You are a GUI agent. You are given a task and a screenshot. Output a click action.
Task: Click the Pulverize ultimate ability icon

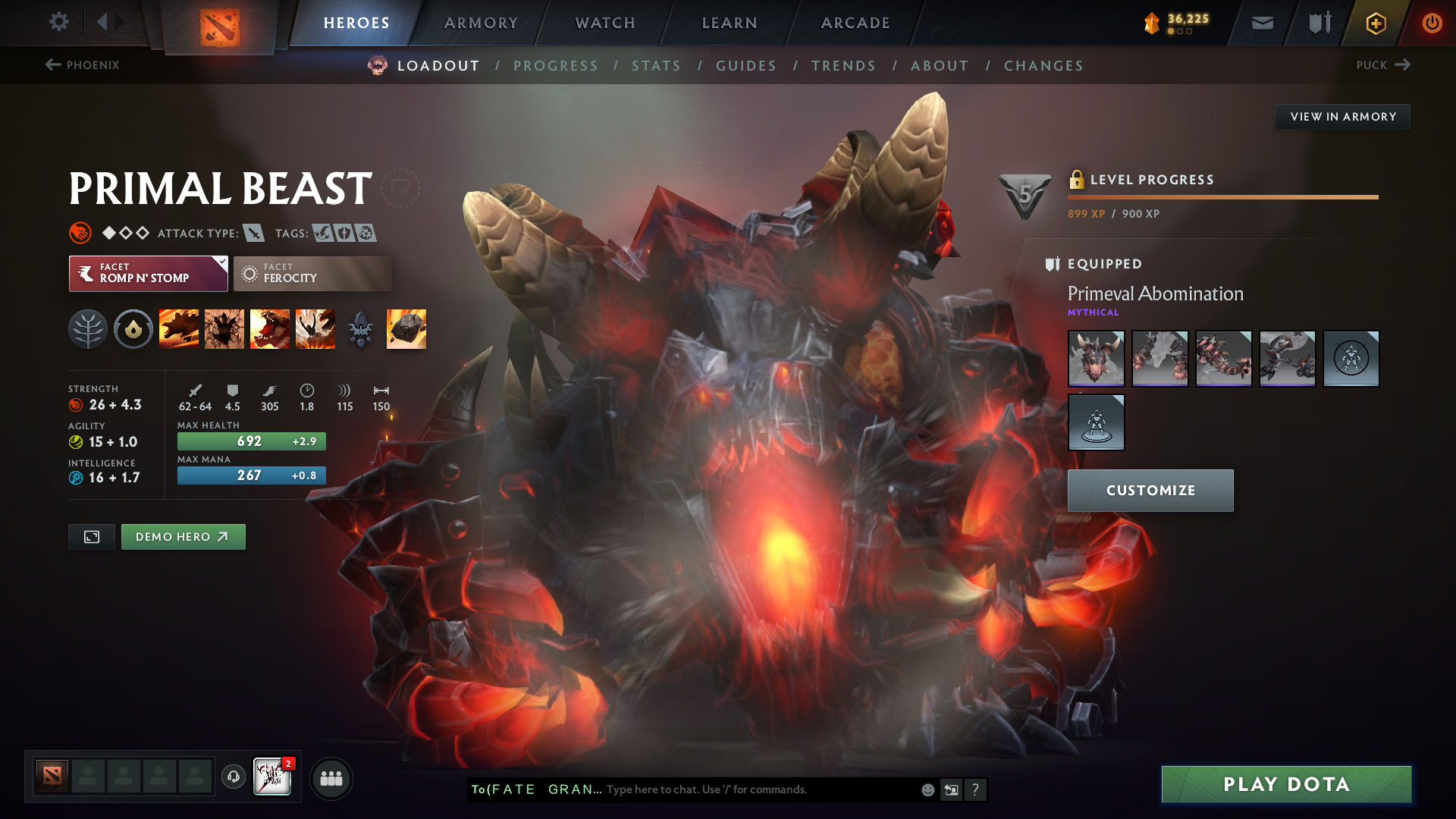click(x=315, y=328)
